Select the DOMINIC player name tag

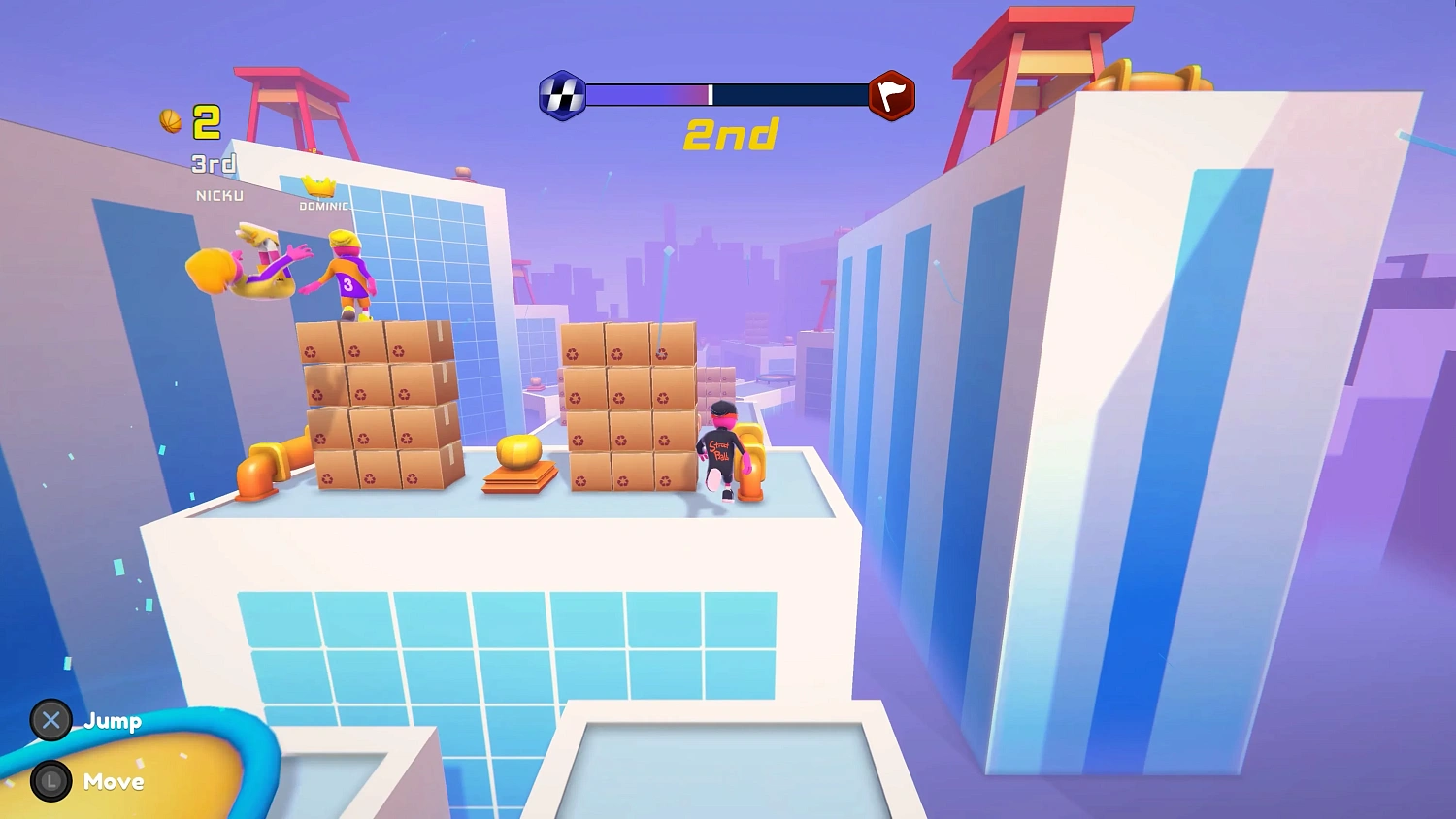click(322, 206)
